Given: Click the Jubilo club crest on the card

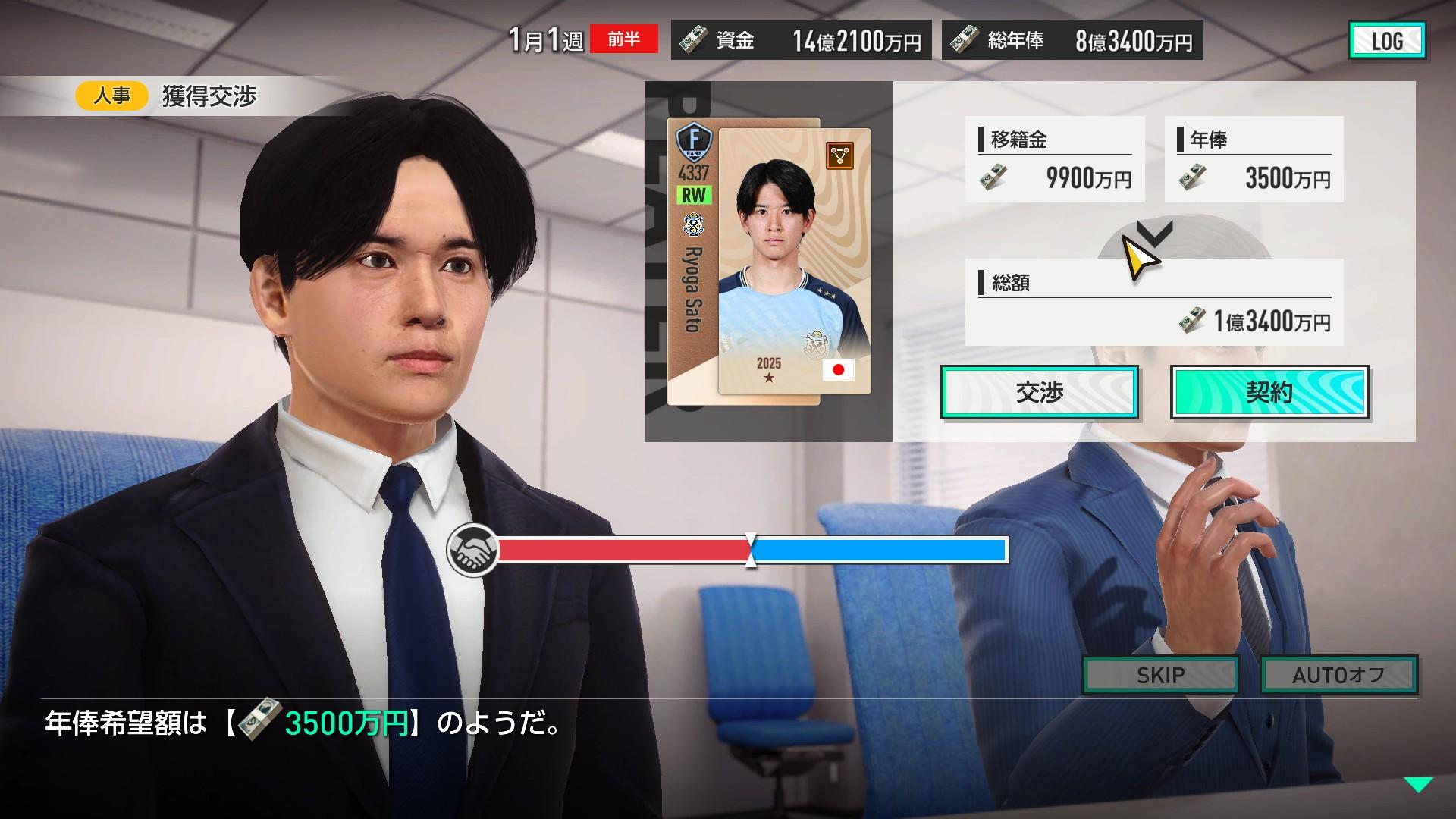Looking at the screenshot, I should click(x=692, y=224).
